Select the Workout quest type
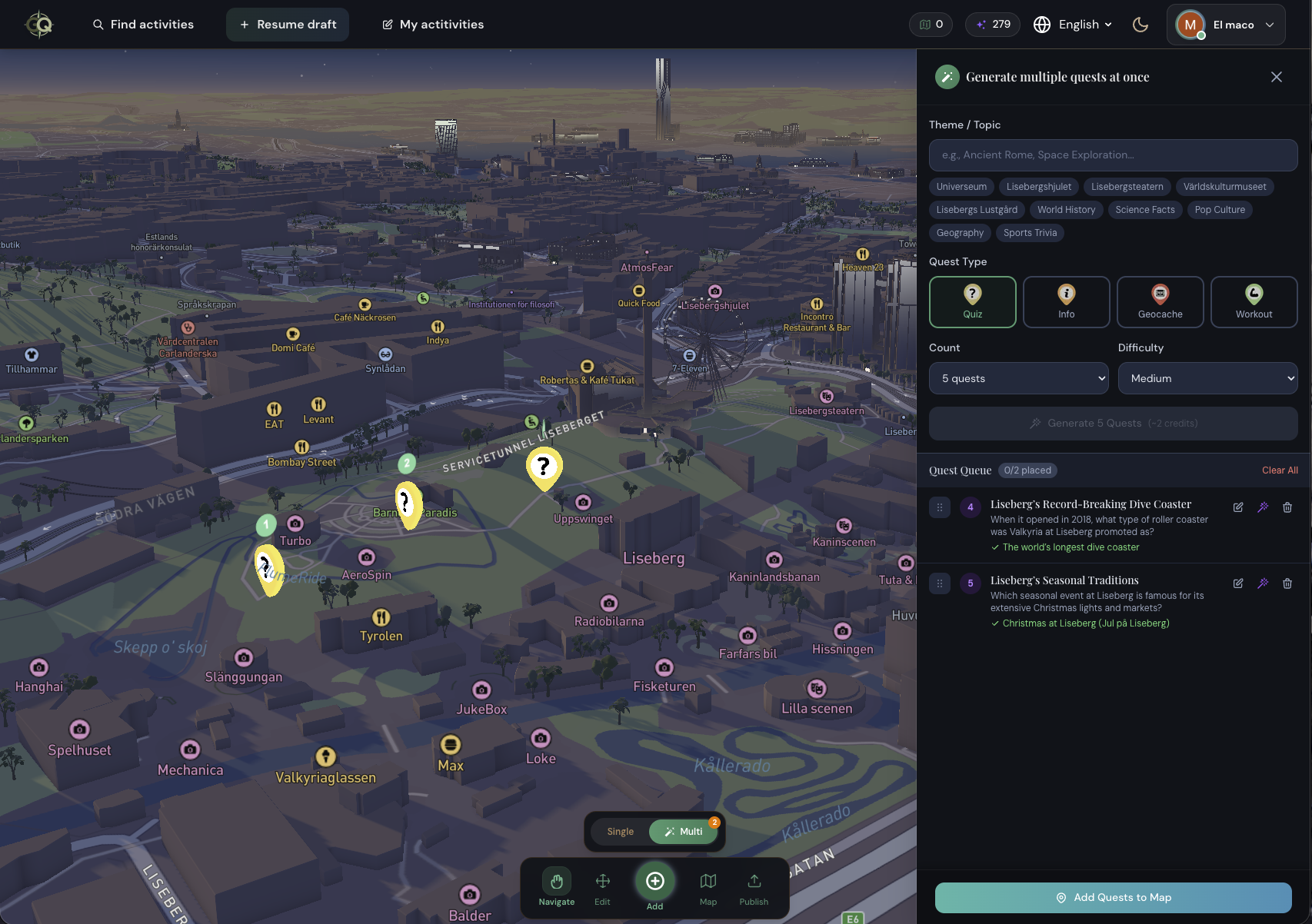This screenshot has width=1312, height=924. click(1254, 301)
